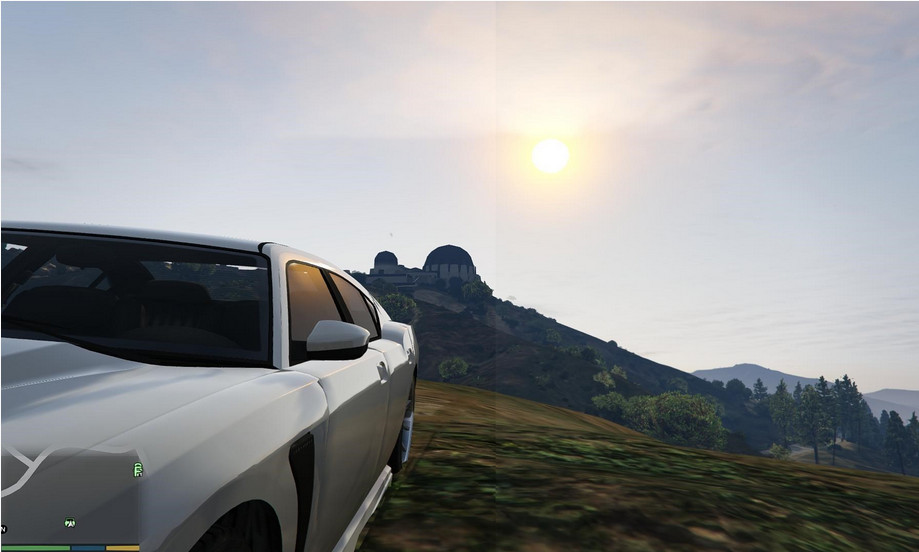Screen dimensions: 919x552
Task: Select the green F marker on the minimap
Action: (137, 469)
